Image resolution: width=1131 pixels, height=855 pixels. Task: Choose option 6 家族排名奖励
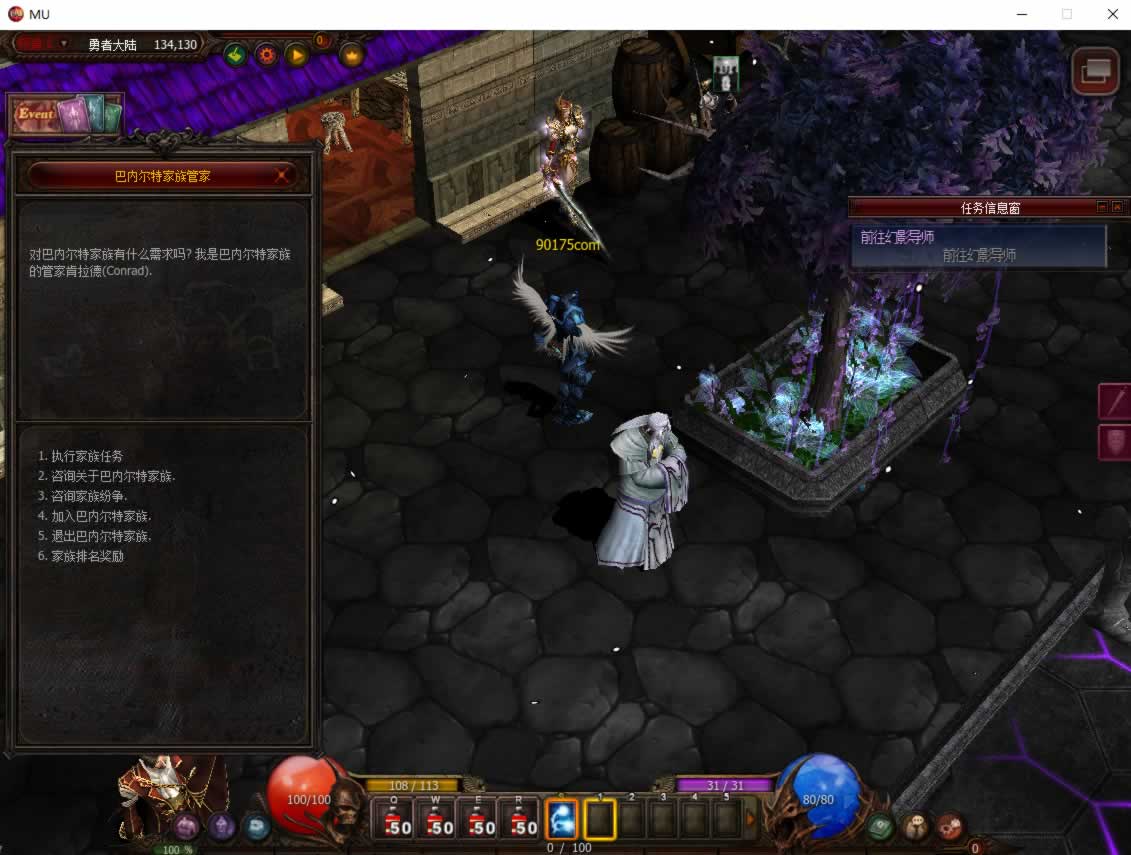pyautogui.click(x=88, y=556)
